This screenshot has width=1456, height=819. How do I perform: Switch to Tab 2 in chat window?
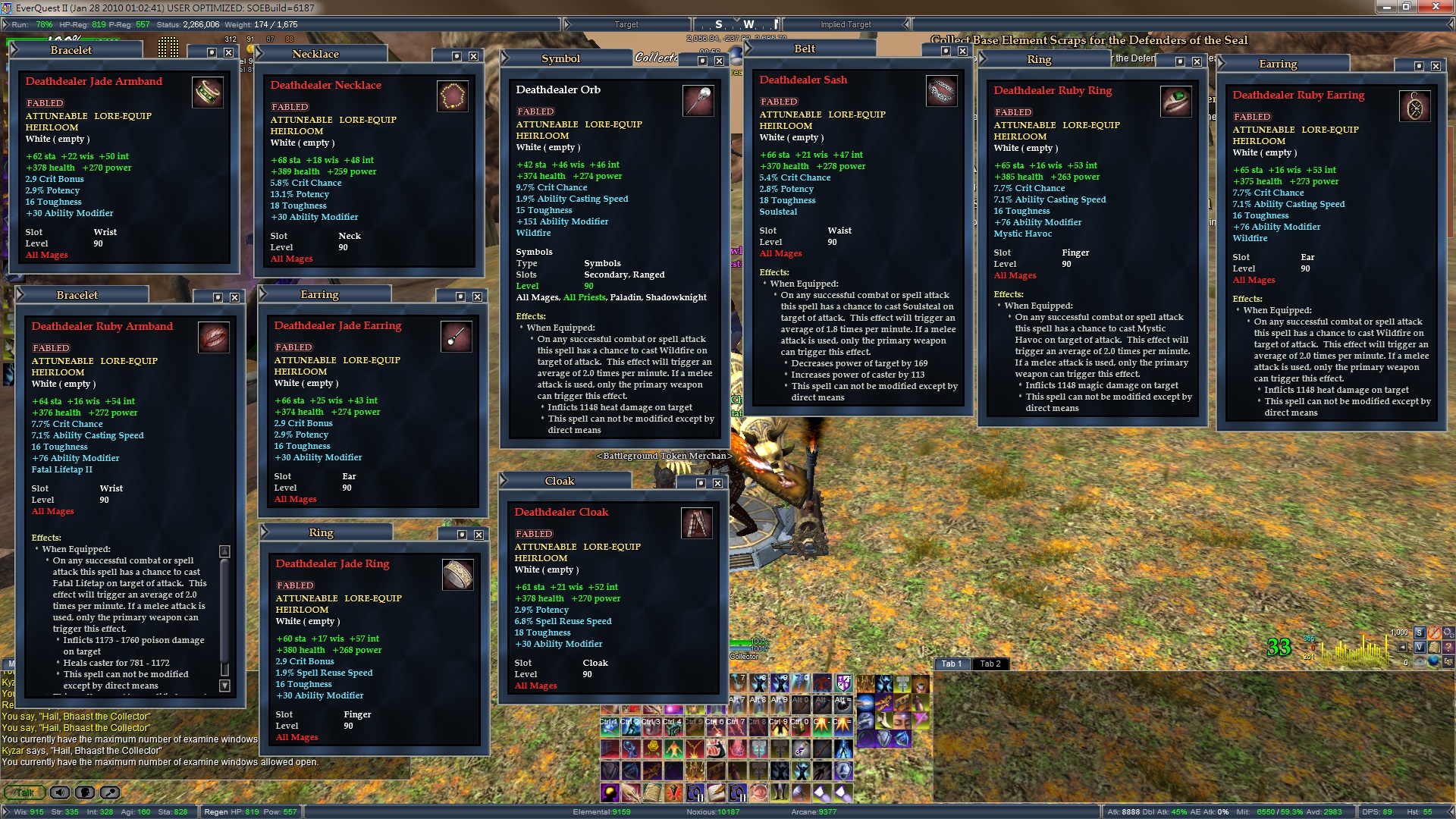coord(990,664)
